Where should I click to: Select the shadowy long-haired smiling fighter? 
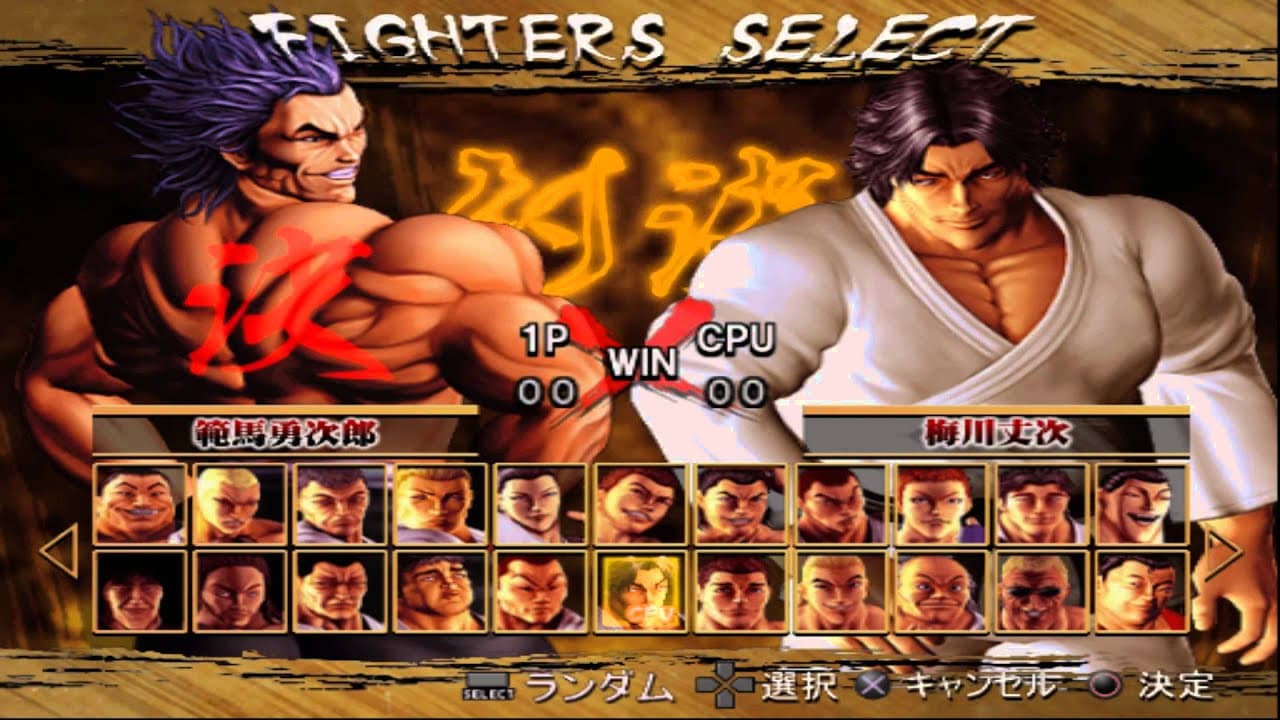(140, 591)
